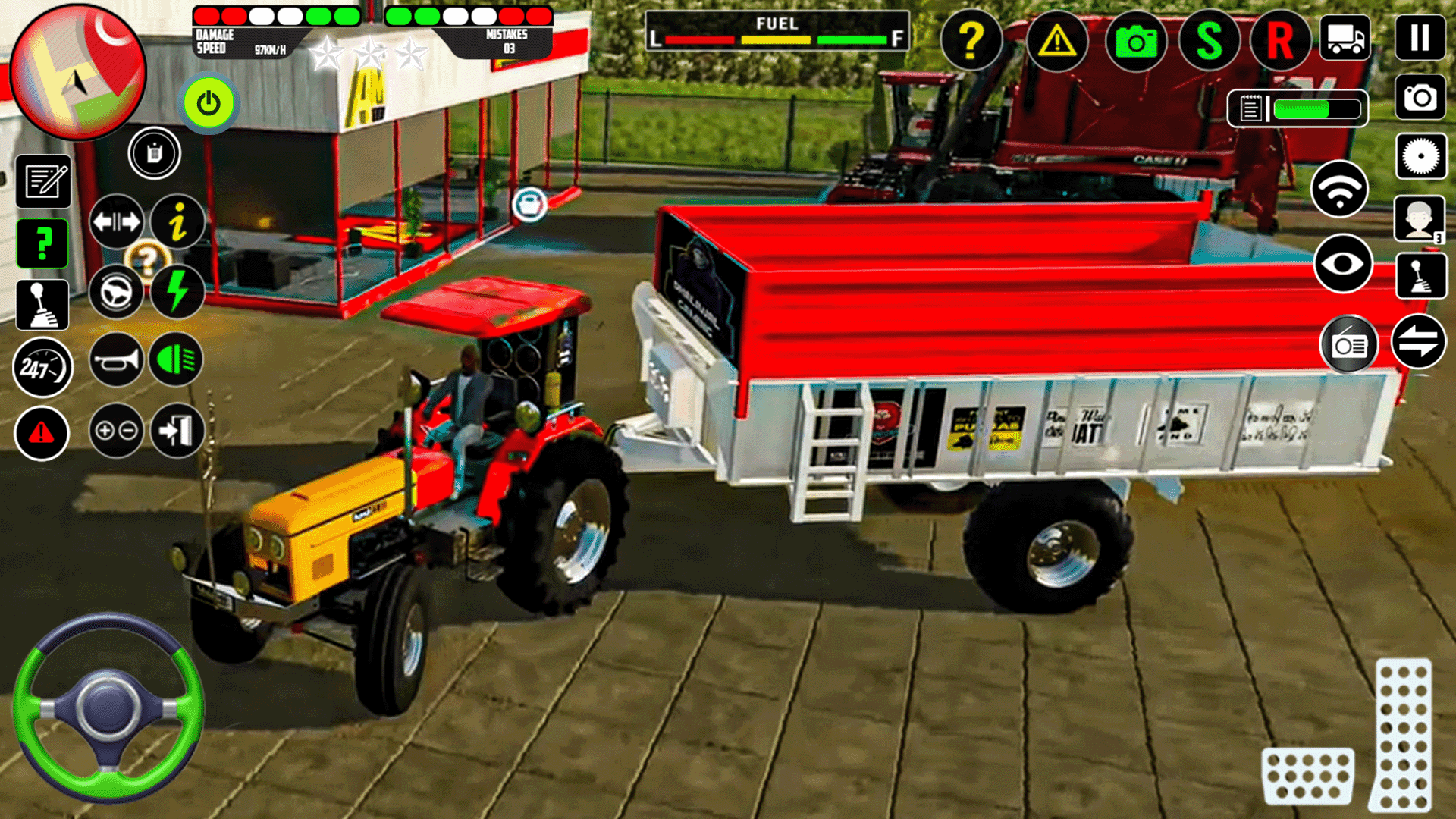Toggle the wifi connection indicator
Viewport: 1456px width, 819px height.
[1340, 190]
